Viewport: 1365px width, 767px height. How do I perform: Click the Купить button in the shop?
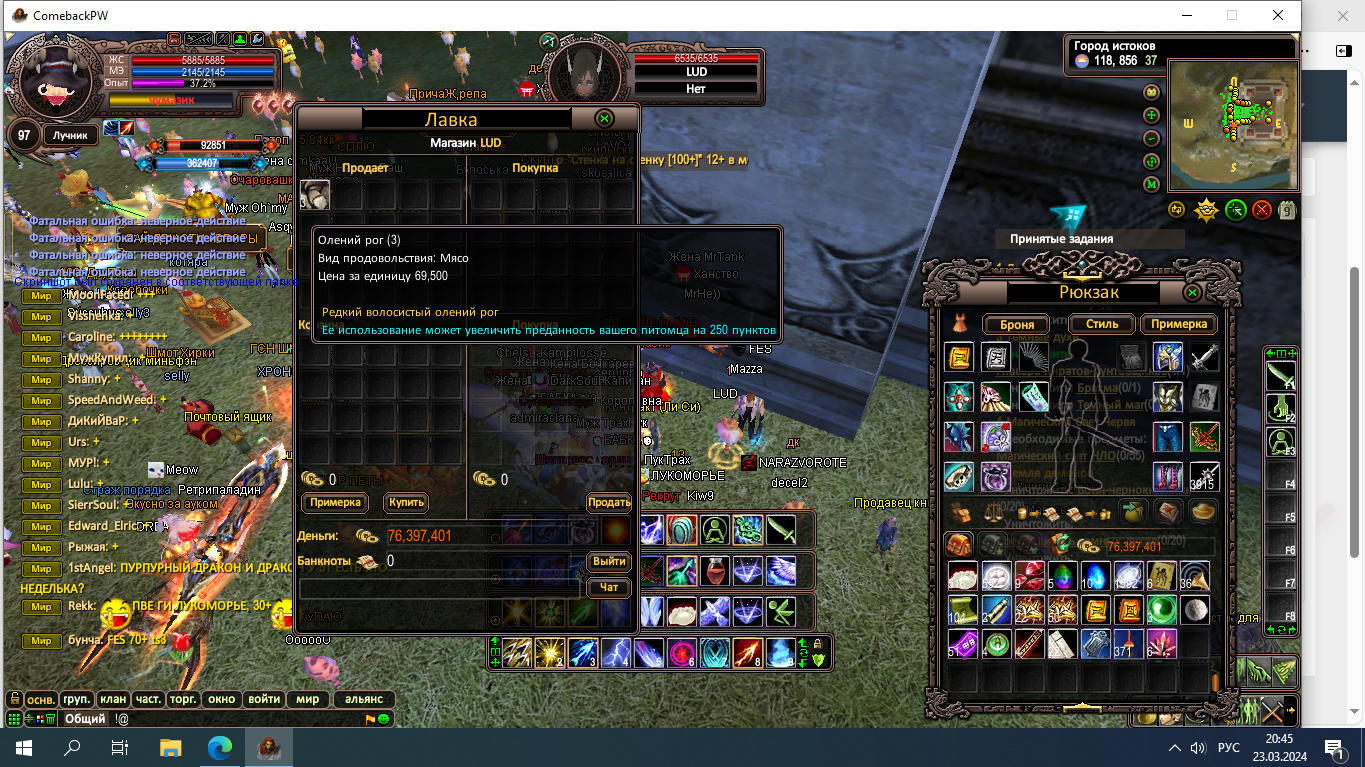pyautogui.click(x=406, y=502)
